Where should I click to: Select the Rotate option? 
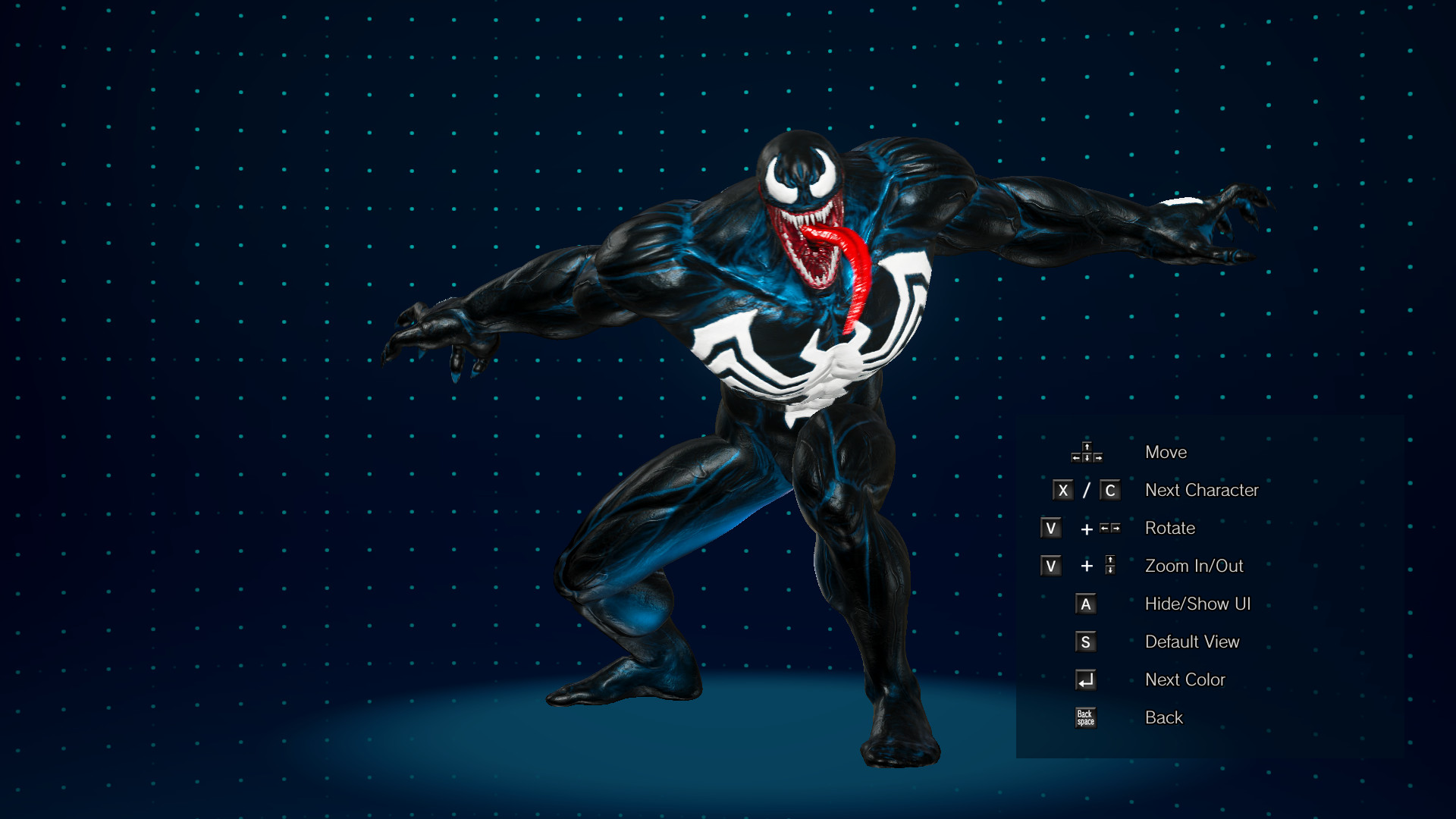[1169, 528]
